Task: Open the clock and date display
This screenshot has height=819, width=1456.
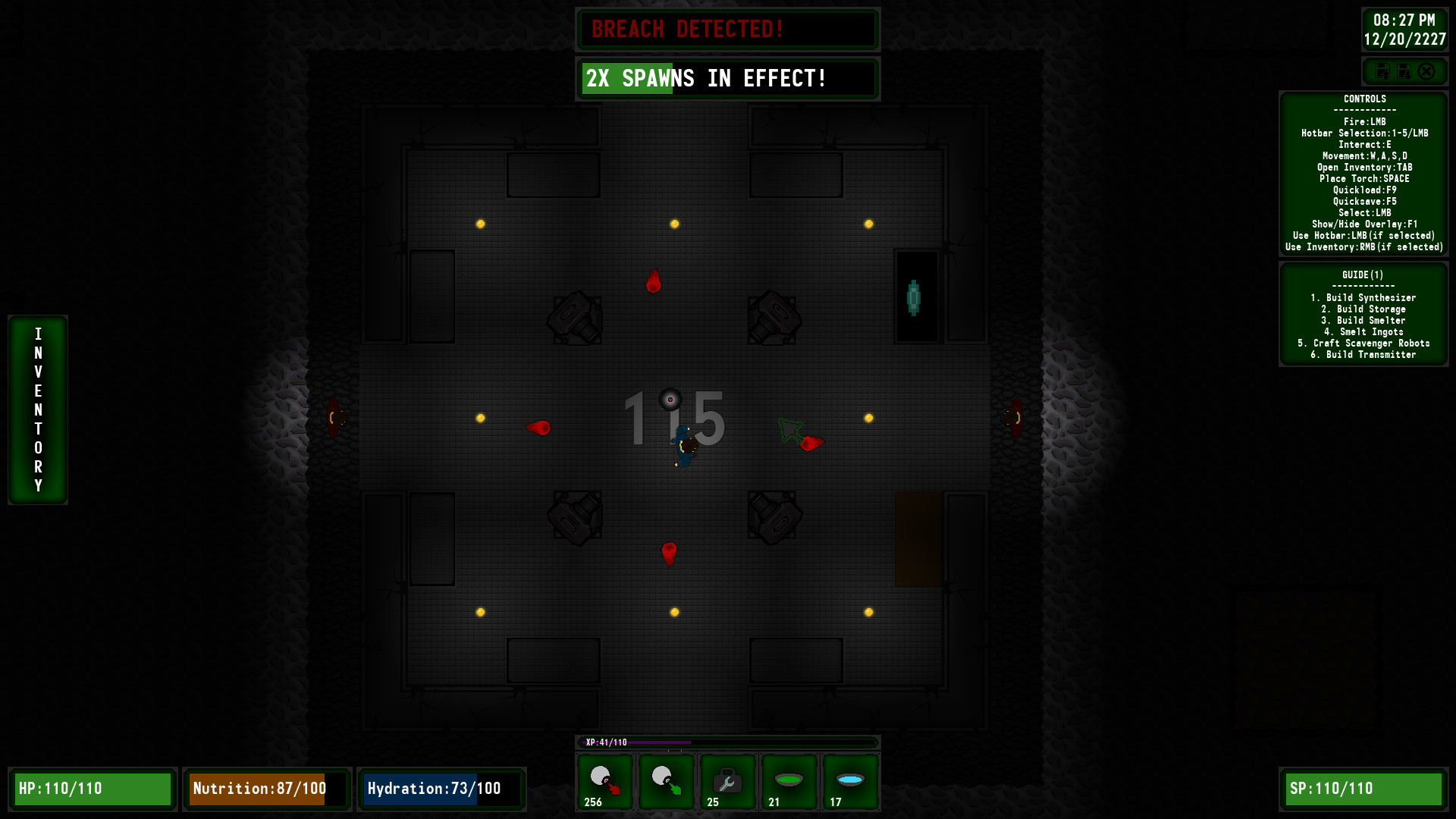Action: pos(1406,30)
